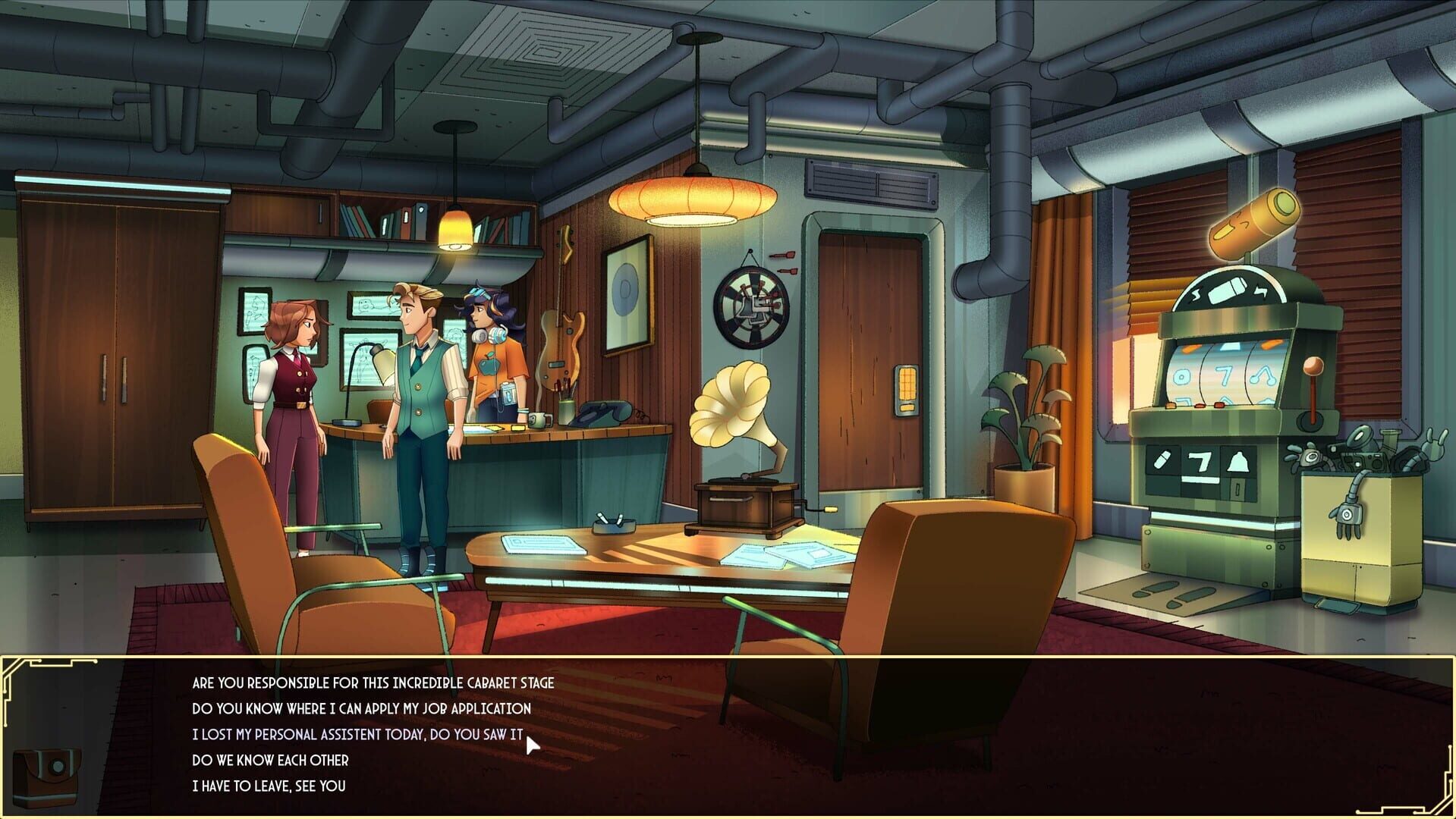
Task: Choose 'I have to leave, see you'
Action: click(267, 786)
